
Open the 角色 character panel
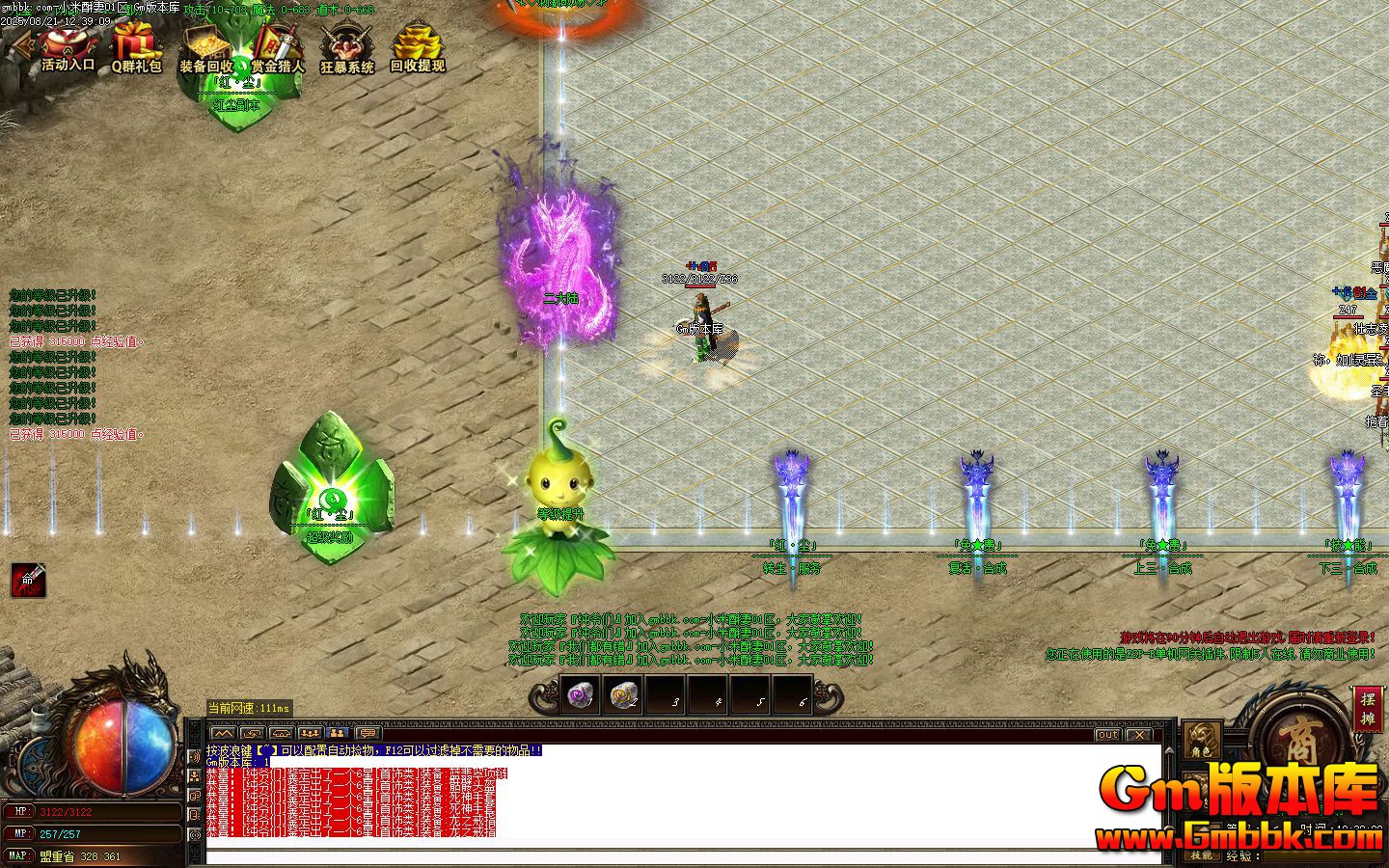tap(1201, 741)
